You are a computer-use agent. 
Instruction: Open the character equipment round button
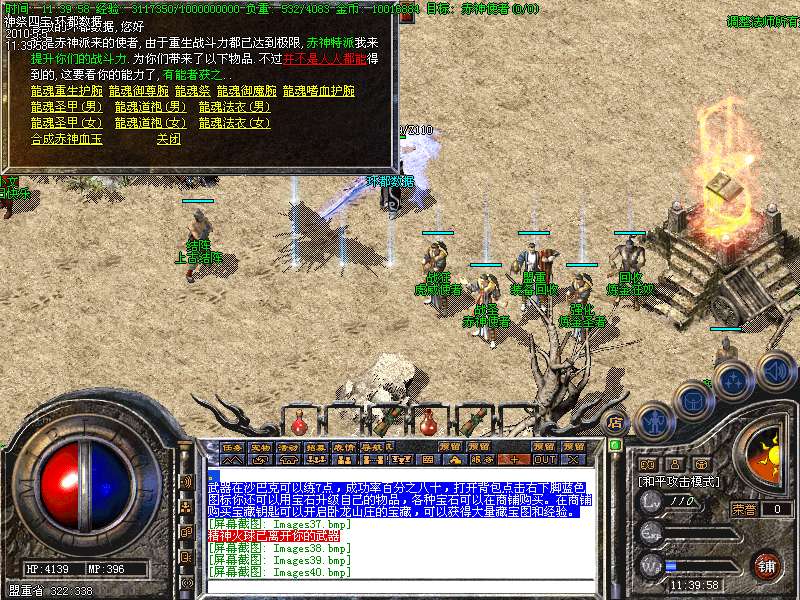655,420
